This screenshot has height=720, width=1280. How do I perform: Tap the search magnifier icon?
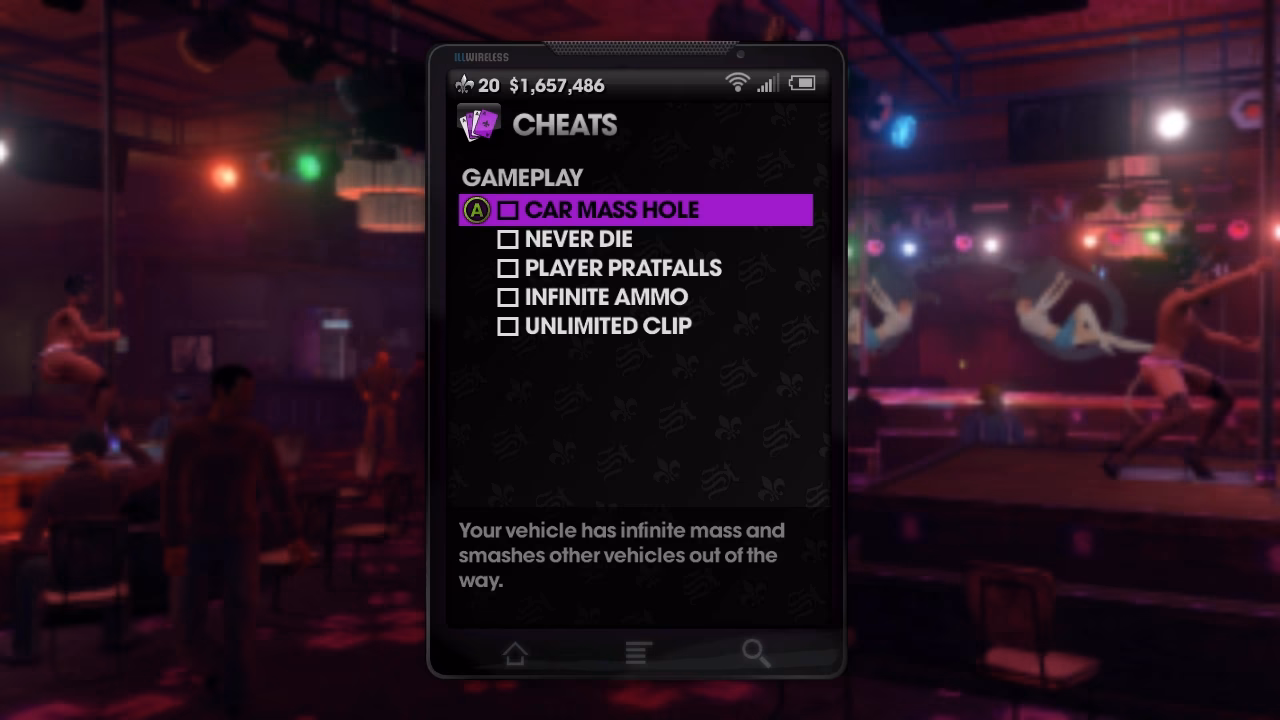(756, 652)
